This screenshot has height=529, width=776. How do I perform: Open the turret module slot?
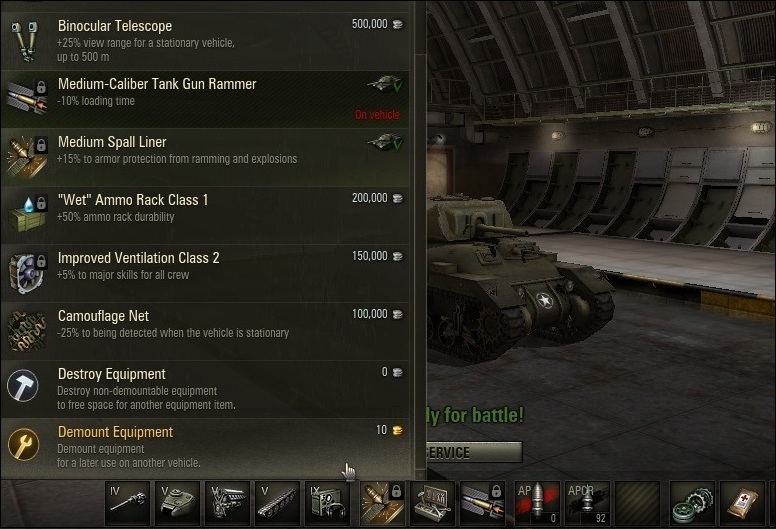click(178, 503)
